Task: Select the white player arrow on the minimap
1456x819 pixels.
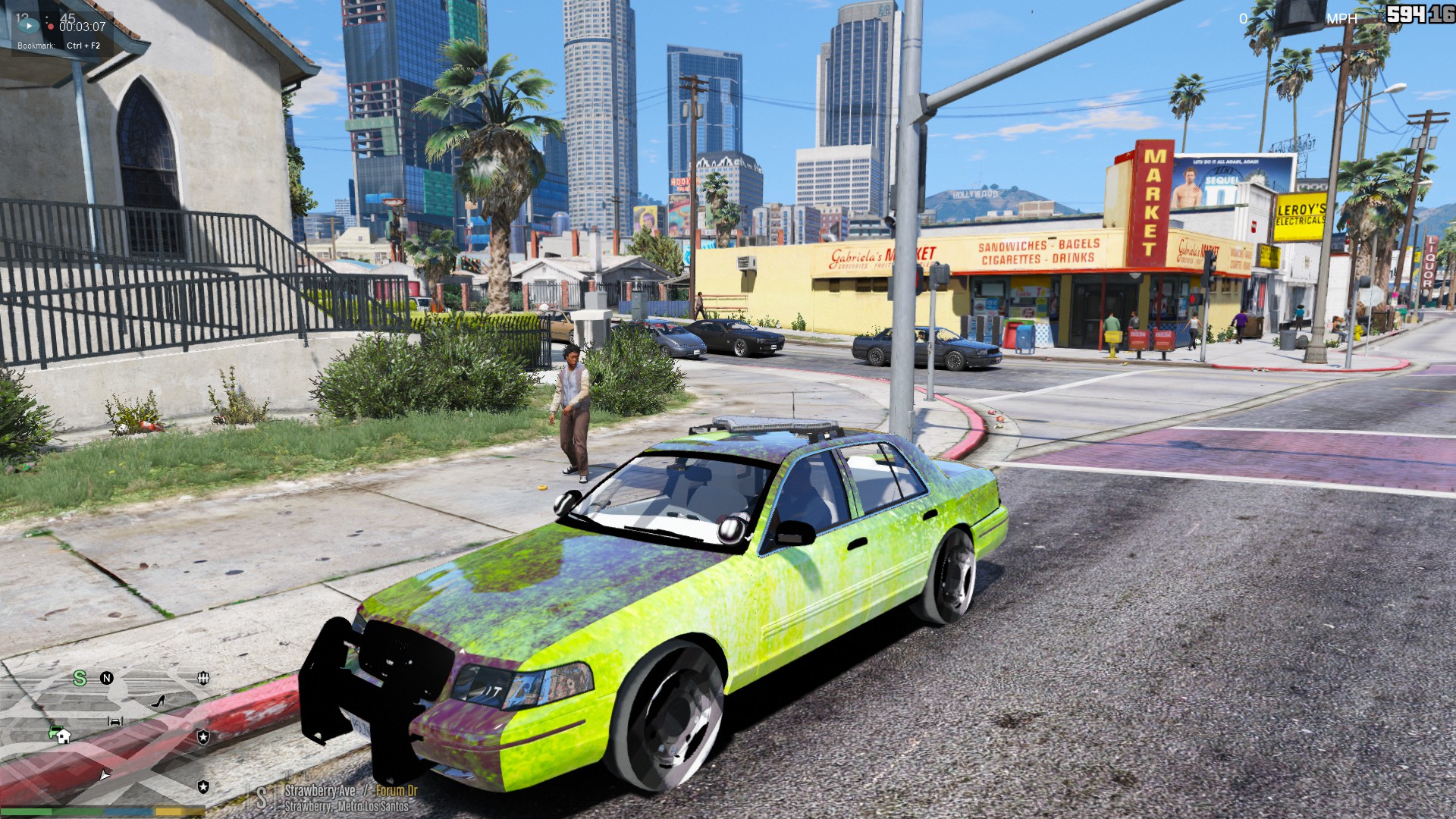Action: [x=105, y=774]
